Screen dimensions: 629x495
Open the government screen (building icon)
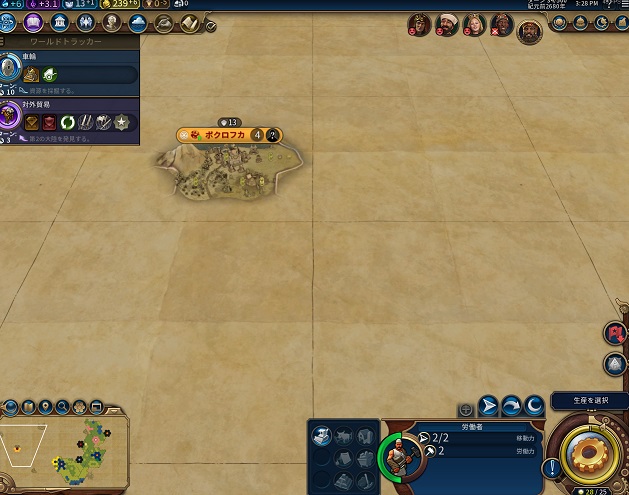coord(59,22)
